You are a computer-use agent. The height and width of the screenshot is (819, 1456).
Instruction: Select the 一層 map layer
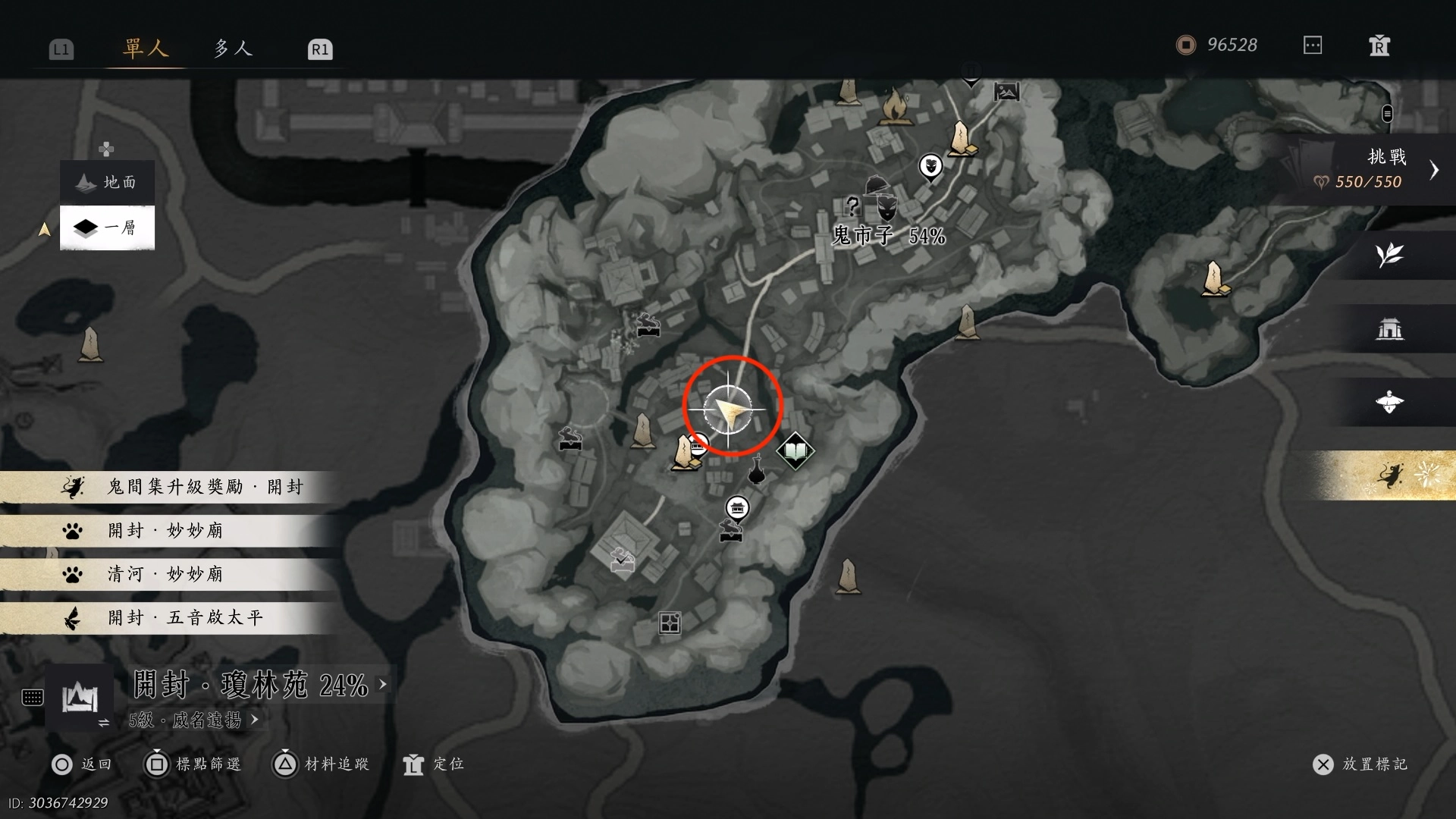[x=108, y=227]
